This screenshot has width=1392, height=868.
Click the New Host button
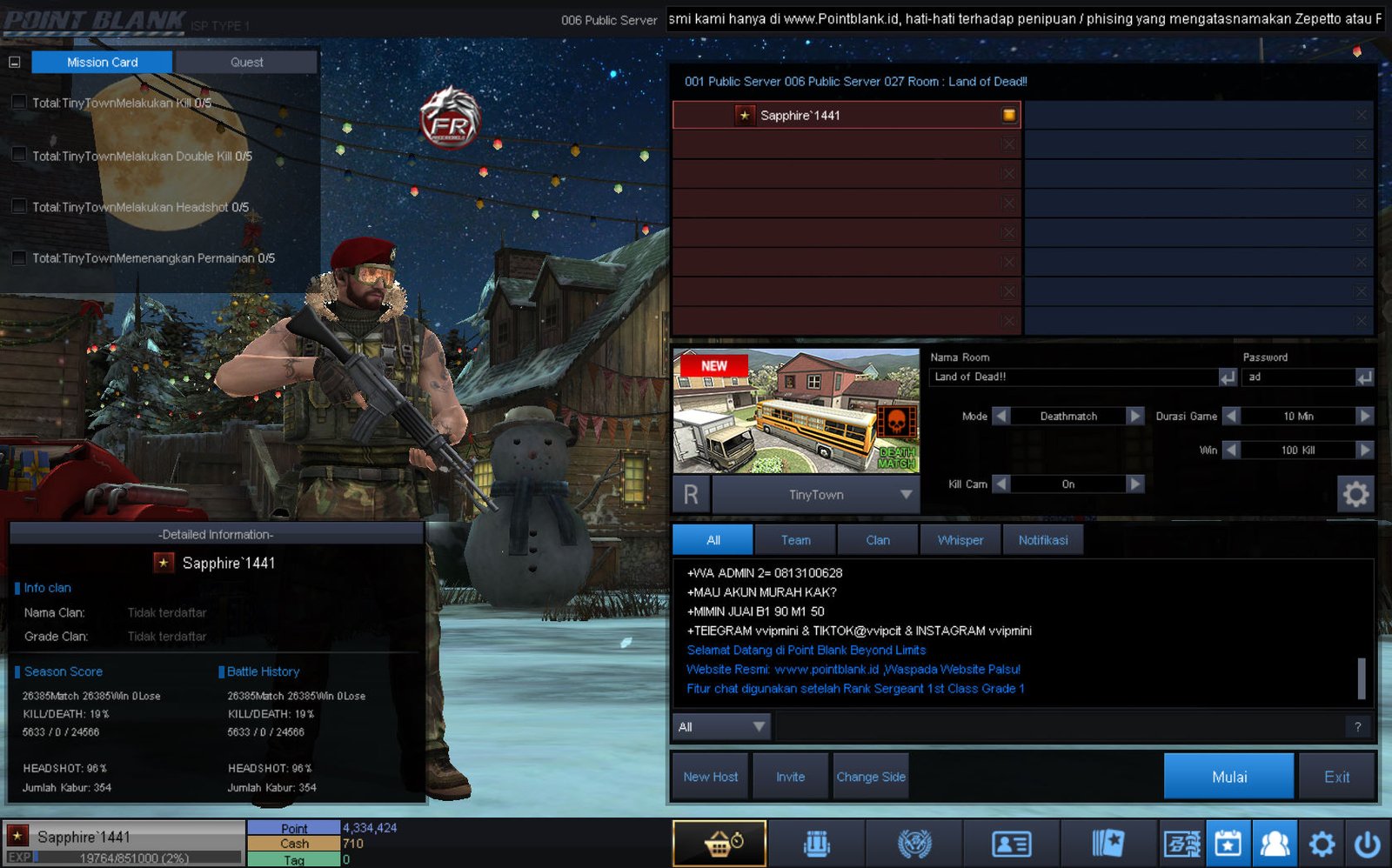710,776
